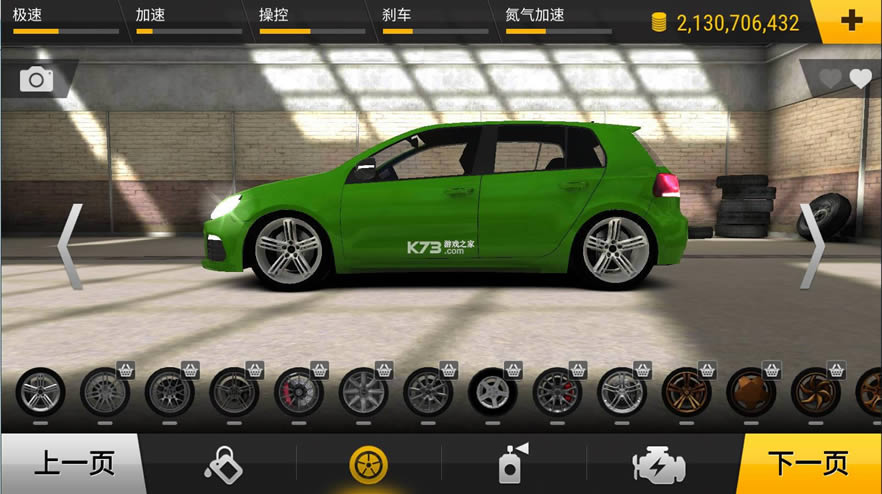The height and width of the screenshot is (494, 882).
Task: Toggle the hearts favorite button
Action: click(x=845, y=79)
